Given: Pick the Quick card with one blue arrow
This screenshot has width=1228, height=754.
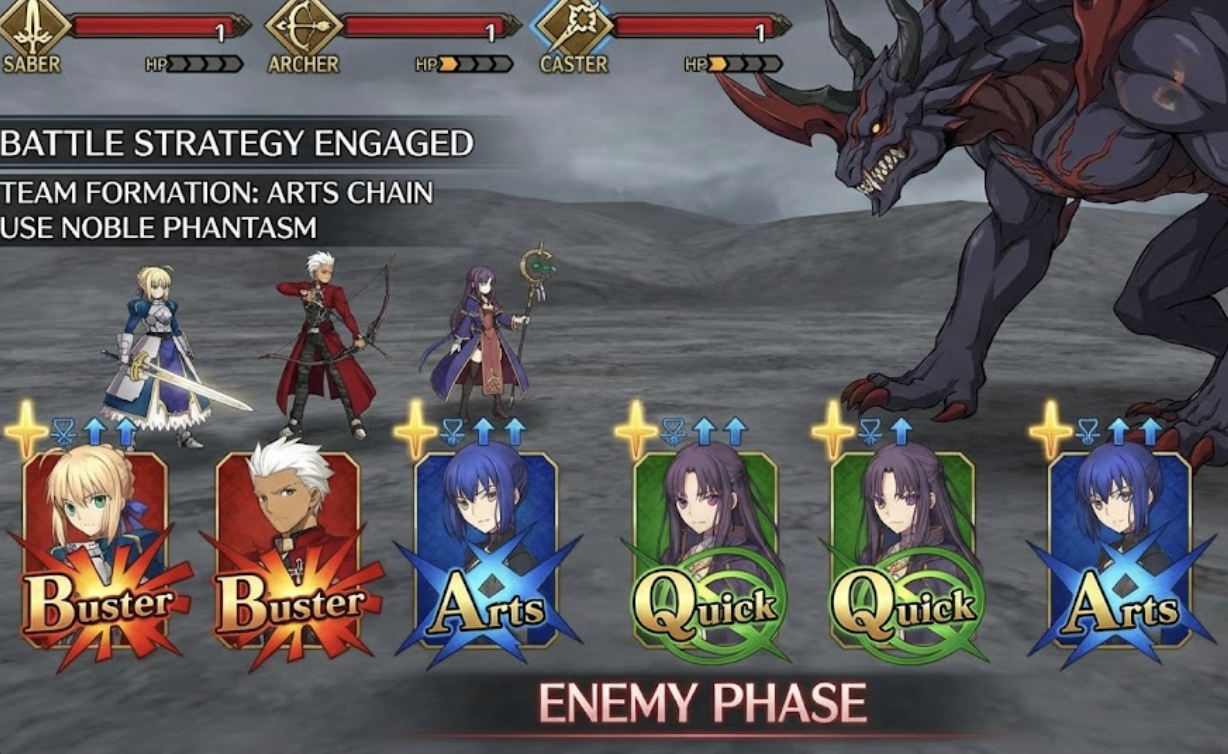Looking at the screenshot, I should [x=903, y=550].
